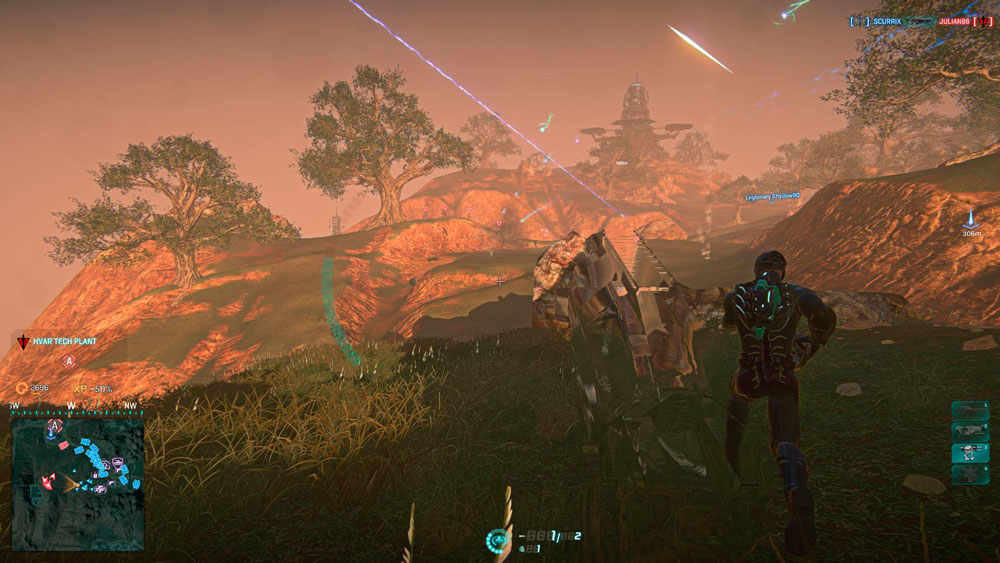
Task: Choose the highlighted weapon slot 3
Action: [x=969, y=452]
